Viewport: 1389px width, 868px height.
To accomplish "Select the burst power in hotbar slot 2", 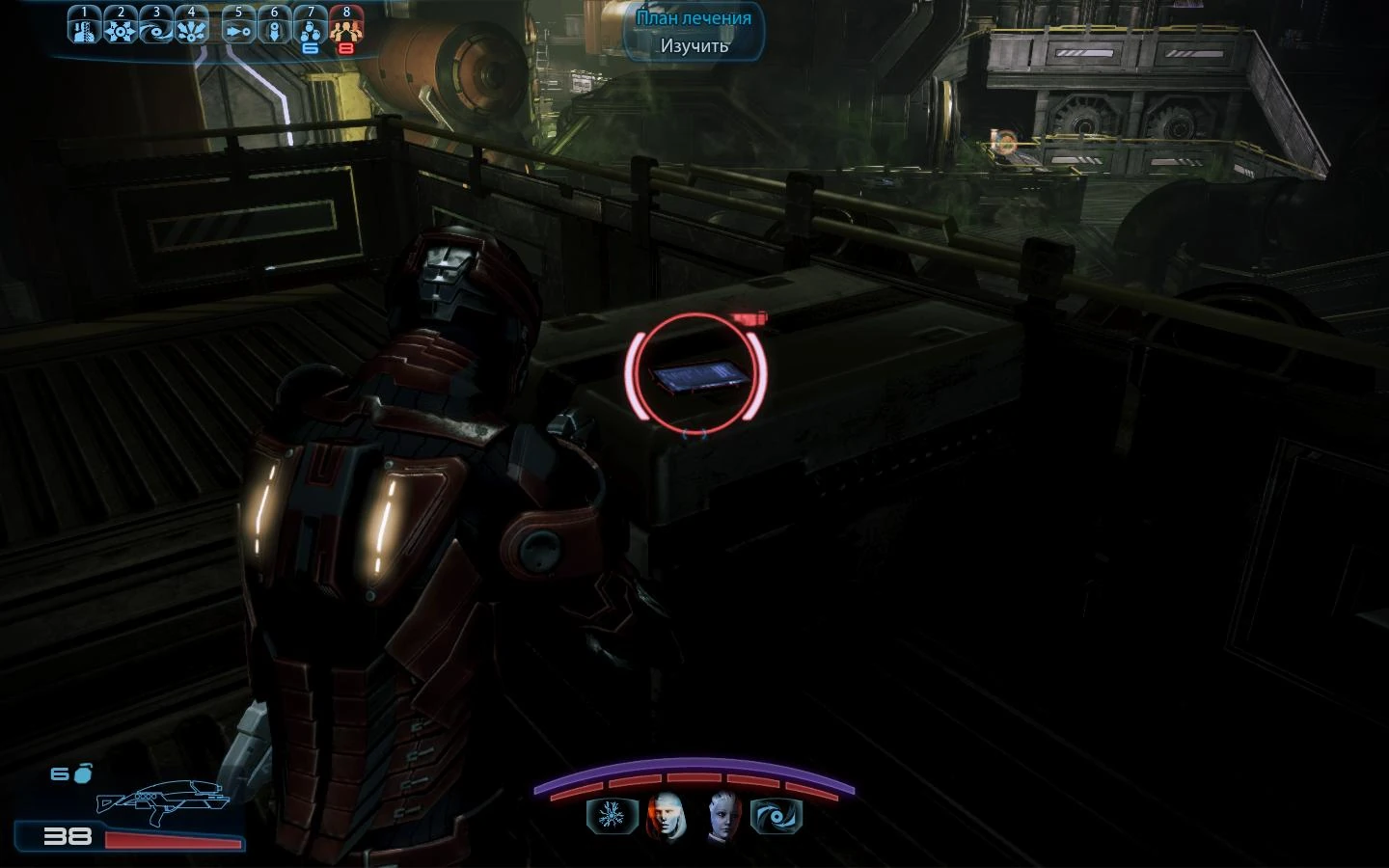I will click(120, 24).
